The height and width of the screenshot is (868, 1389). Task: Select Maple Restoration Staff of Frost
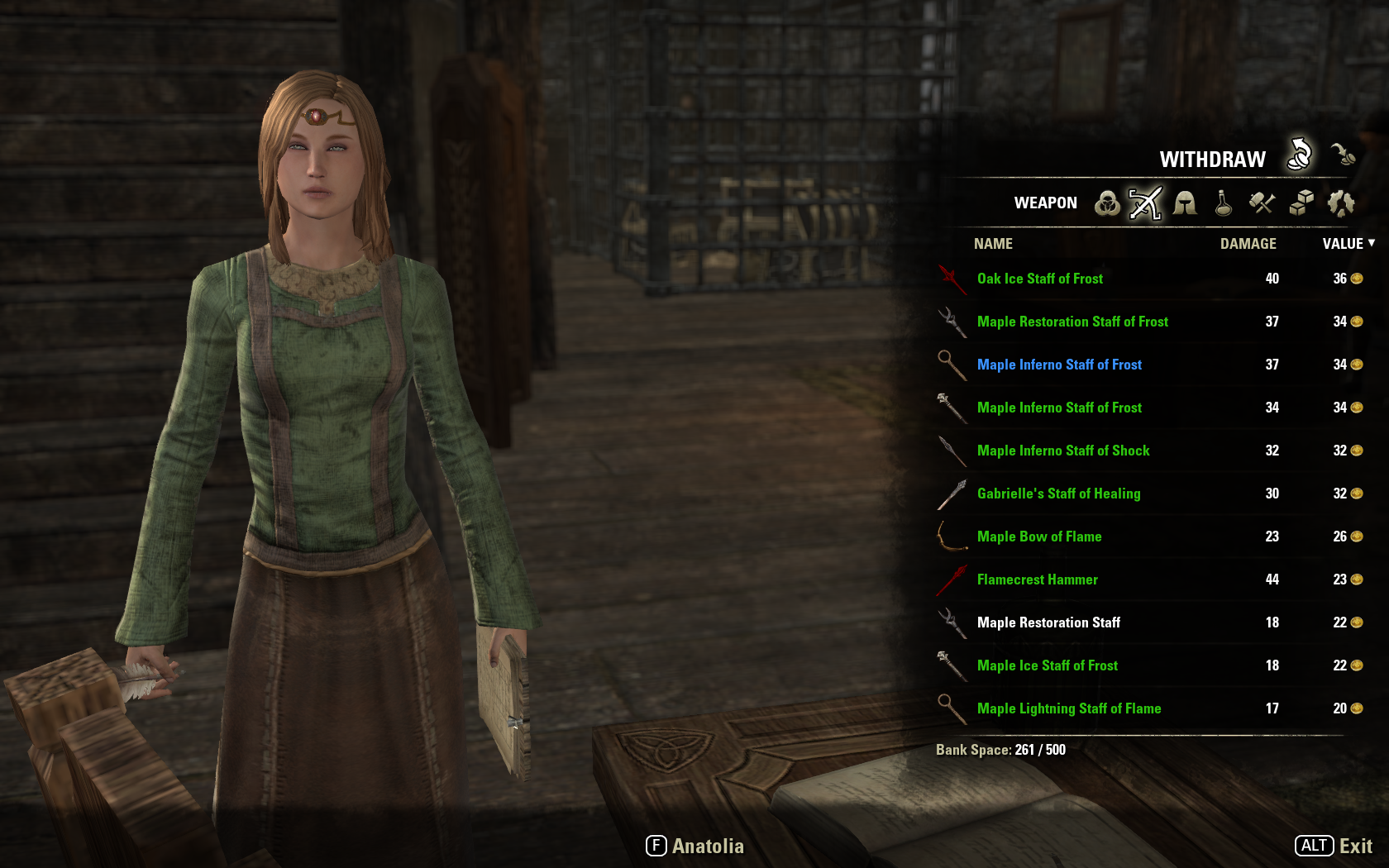(x=1072, y=322)
